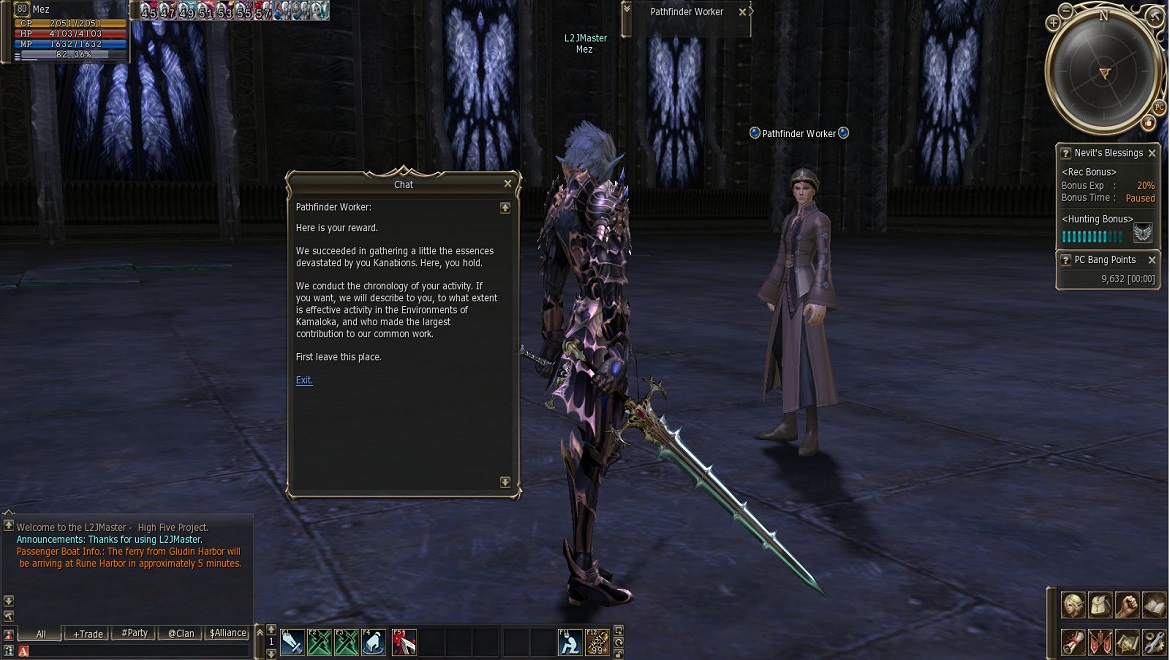
Task: Use the sit/stand action on the hotbar
Action: (570, 642)
